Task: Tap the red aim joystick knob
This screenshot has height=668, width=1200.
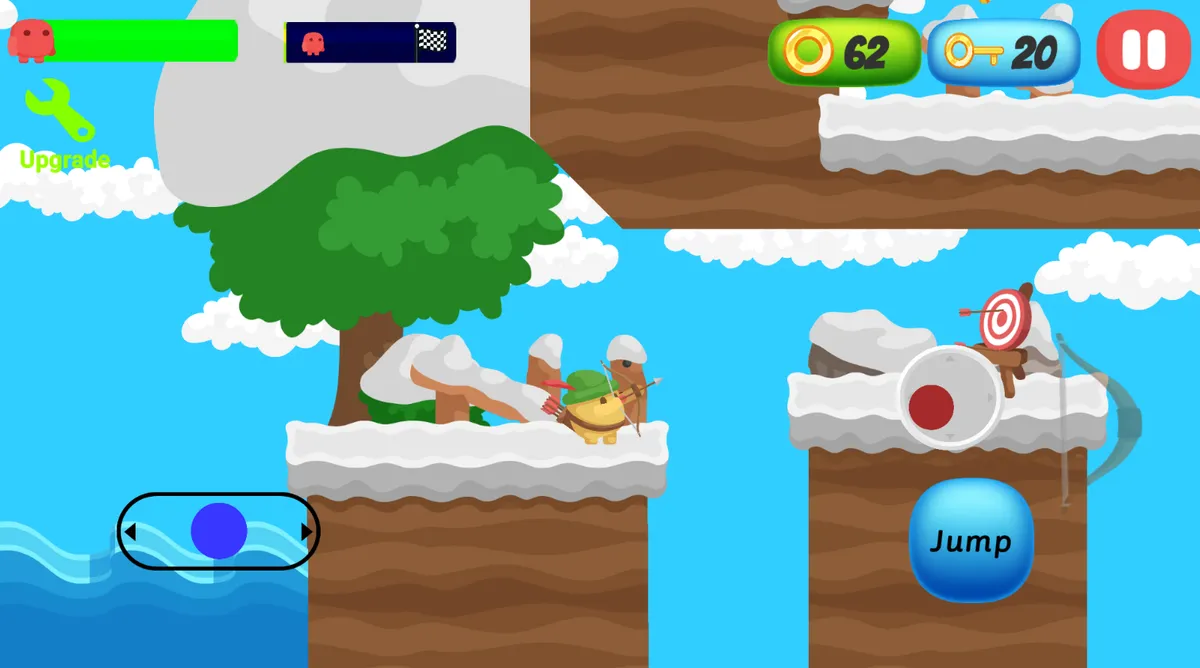Action: [931, 408]
